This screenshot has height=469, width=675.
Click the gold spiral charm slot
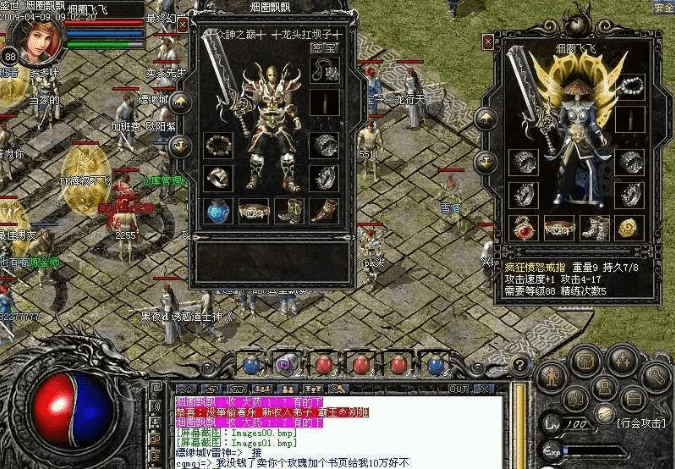[627, 229]
